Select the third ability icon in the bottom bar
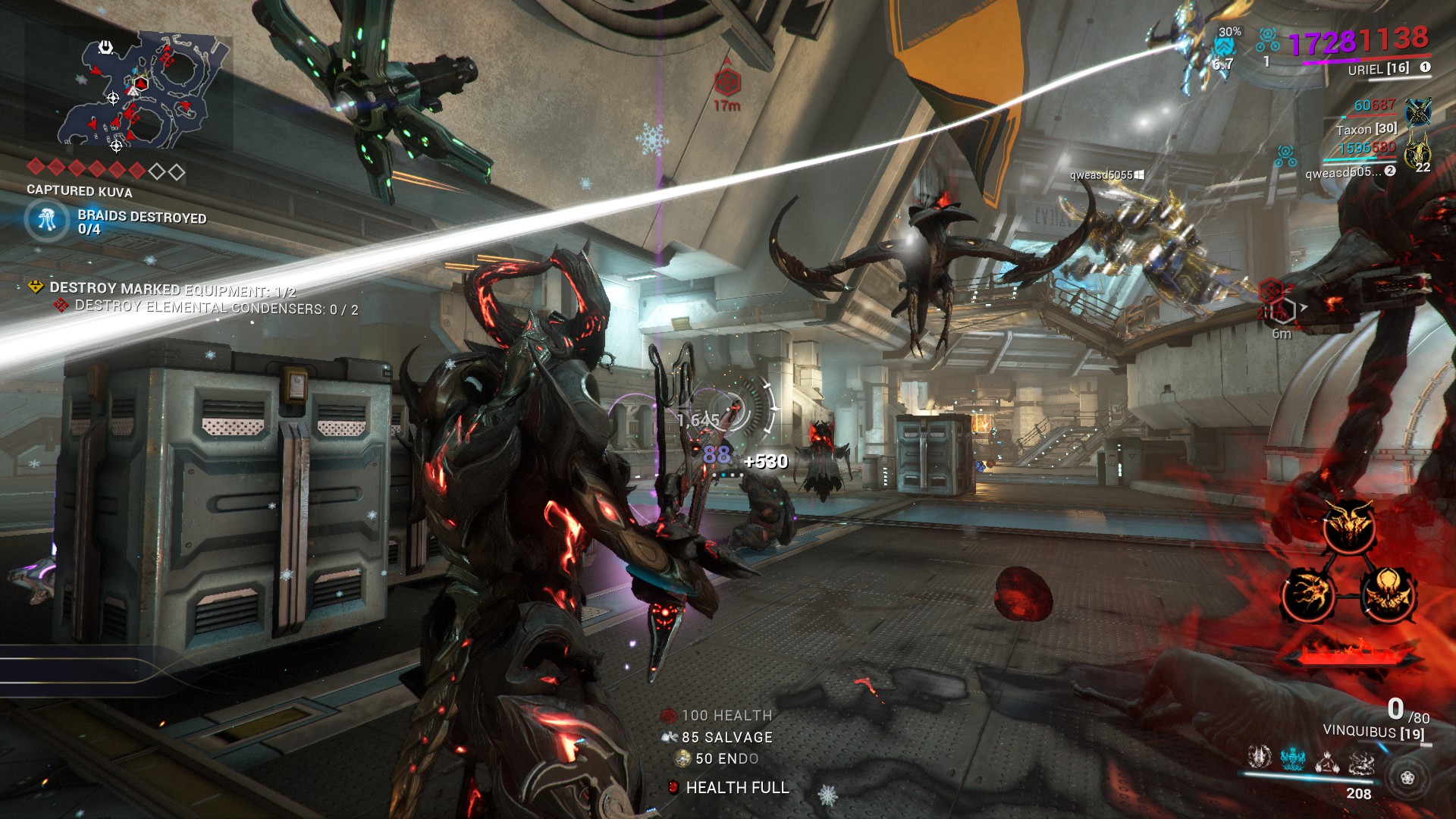Image resolution: width=1456 pixels, height=819 pixels. [1327, 760]
